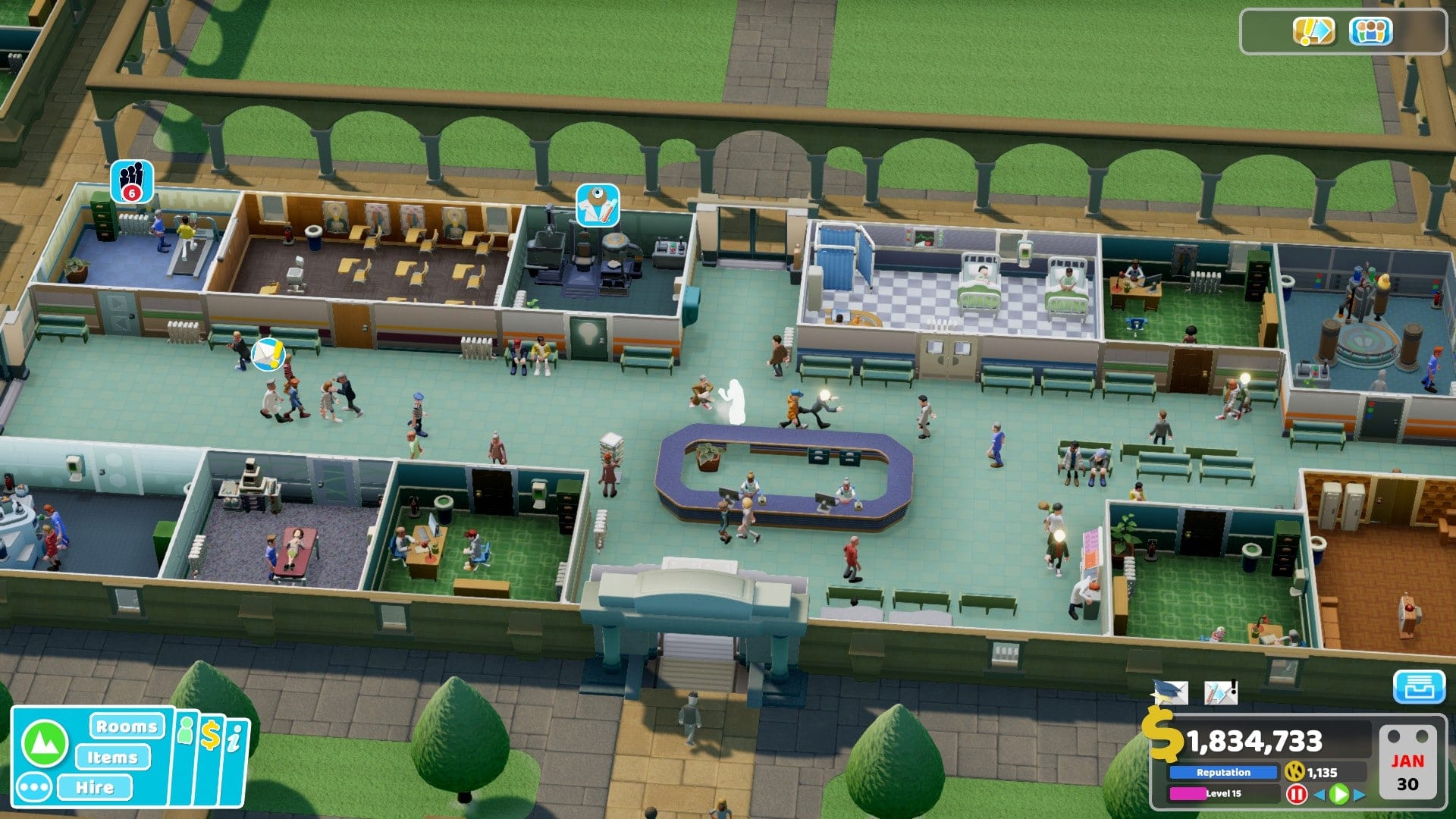Viewport: 1456px width, 819px height.
Task: Increase game speed with the right arrow
Action: [1360, 794]
